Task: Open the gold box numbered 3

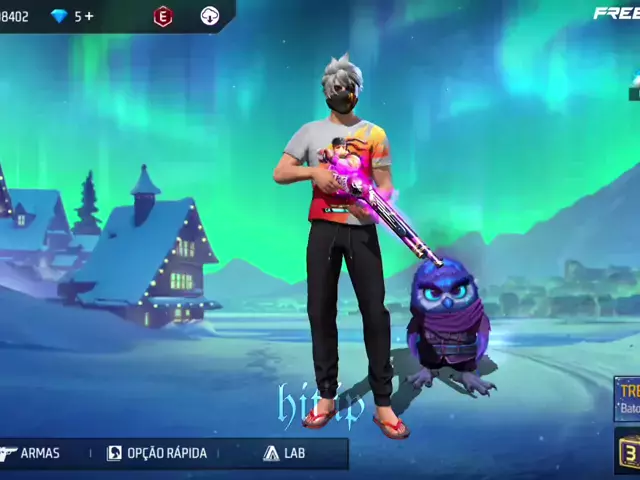Action: point(628,450)
